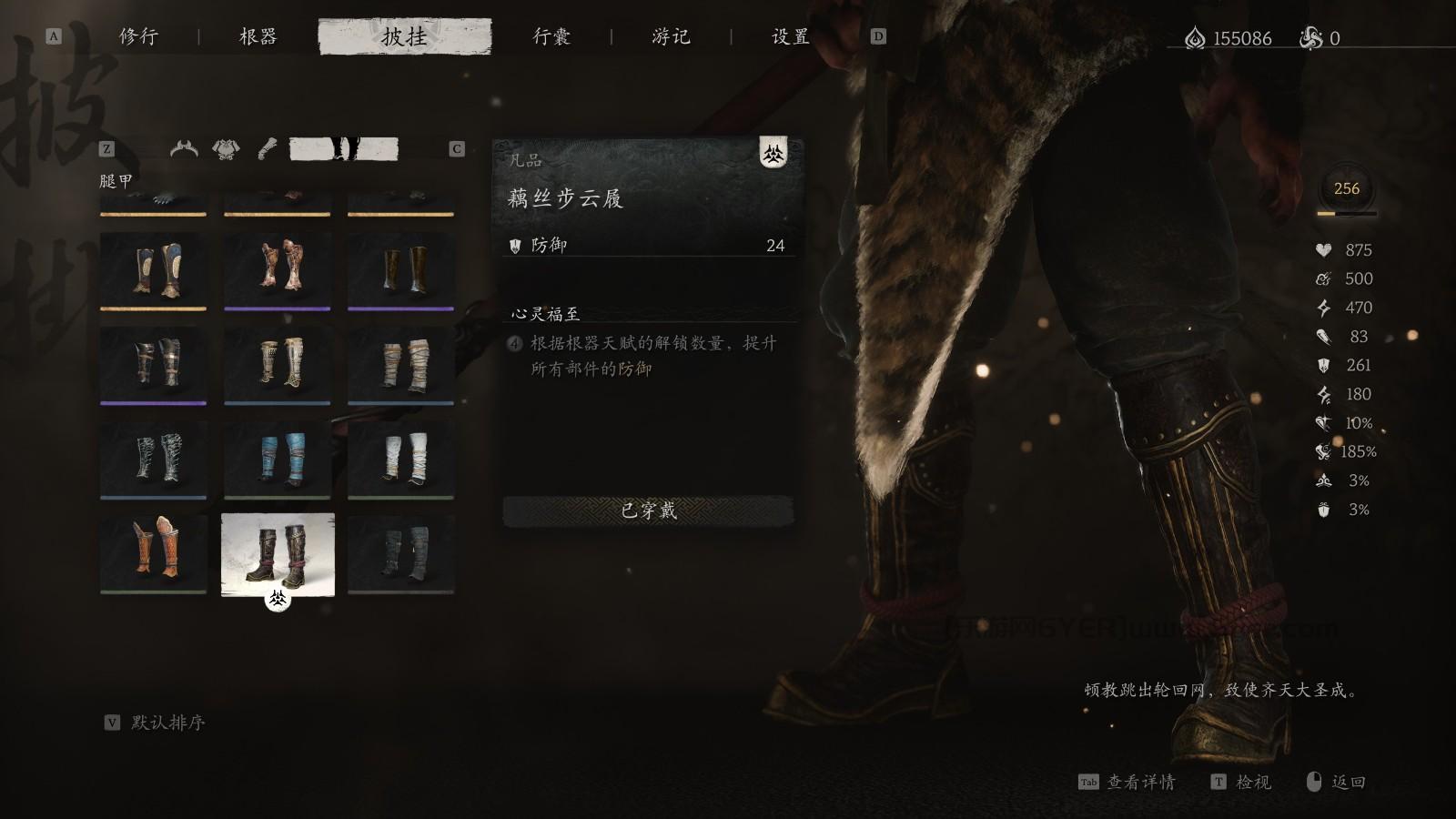Click the shield defense stat icon

point(1324,366)
